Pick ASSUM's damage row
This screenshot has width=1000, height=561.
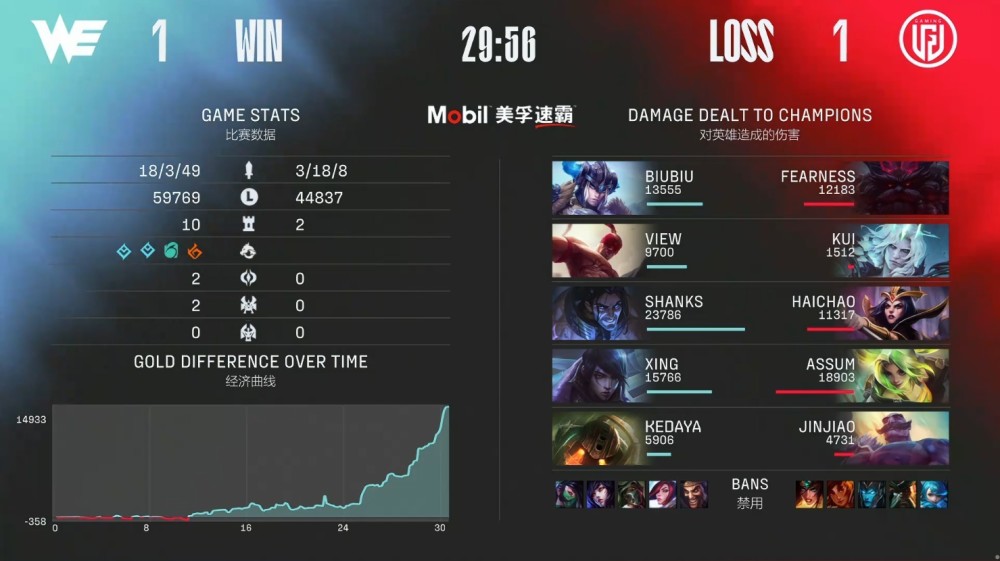(850, 375)
